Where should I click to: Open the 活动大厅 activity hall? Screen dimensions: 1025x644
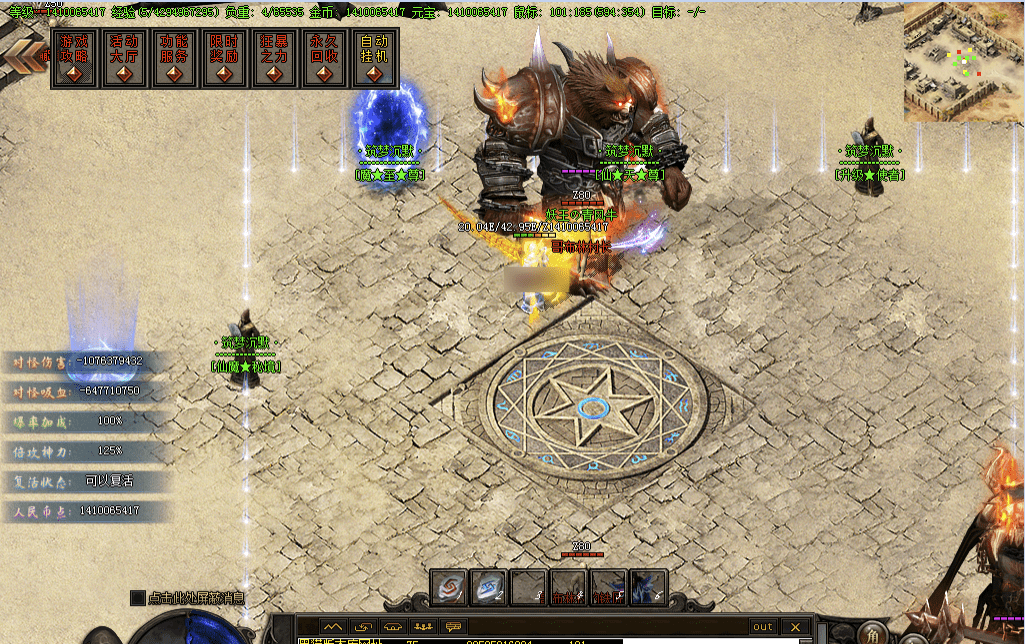125,58
